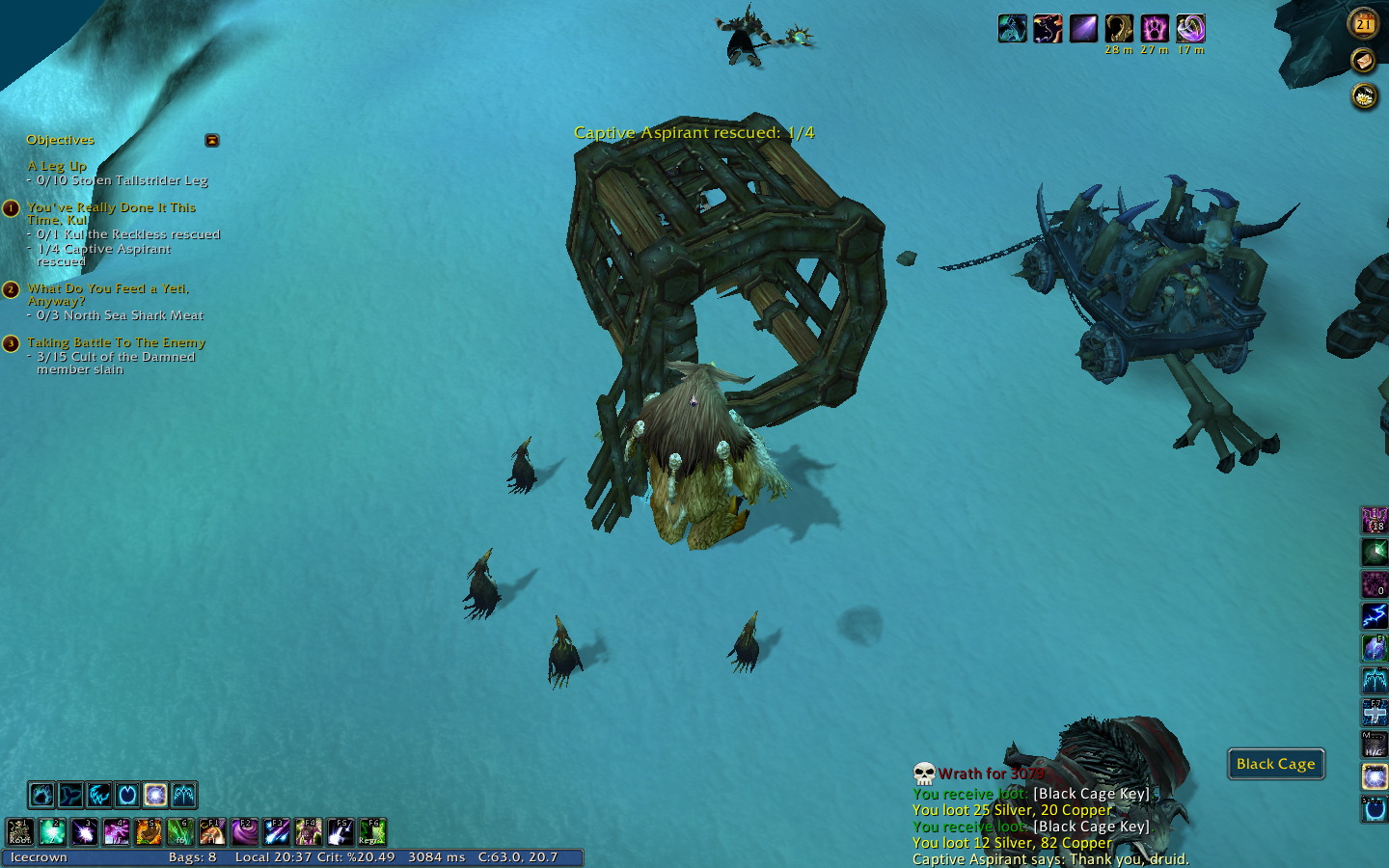Click the golden seahorse buff icon
The image size is (1389, 868).
1119,28
